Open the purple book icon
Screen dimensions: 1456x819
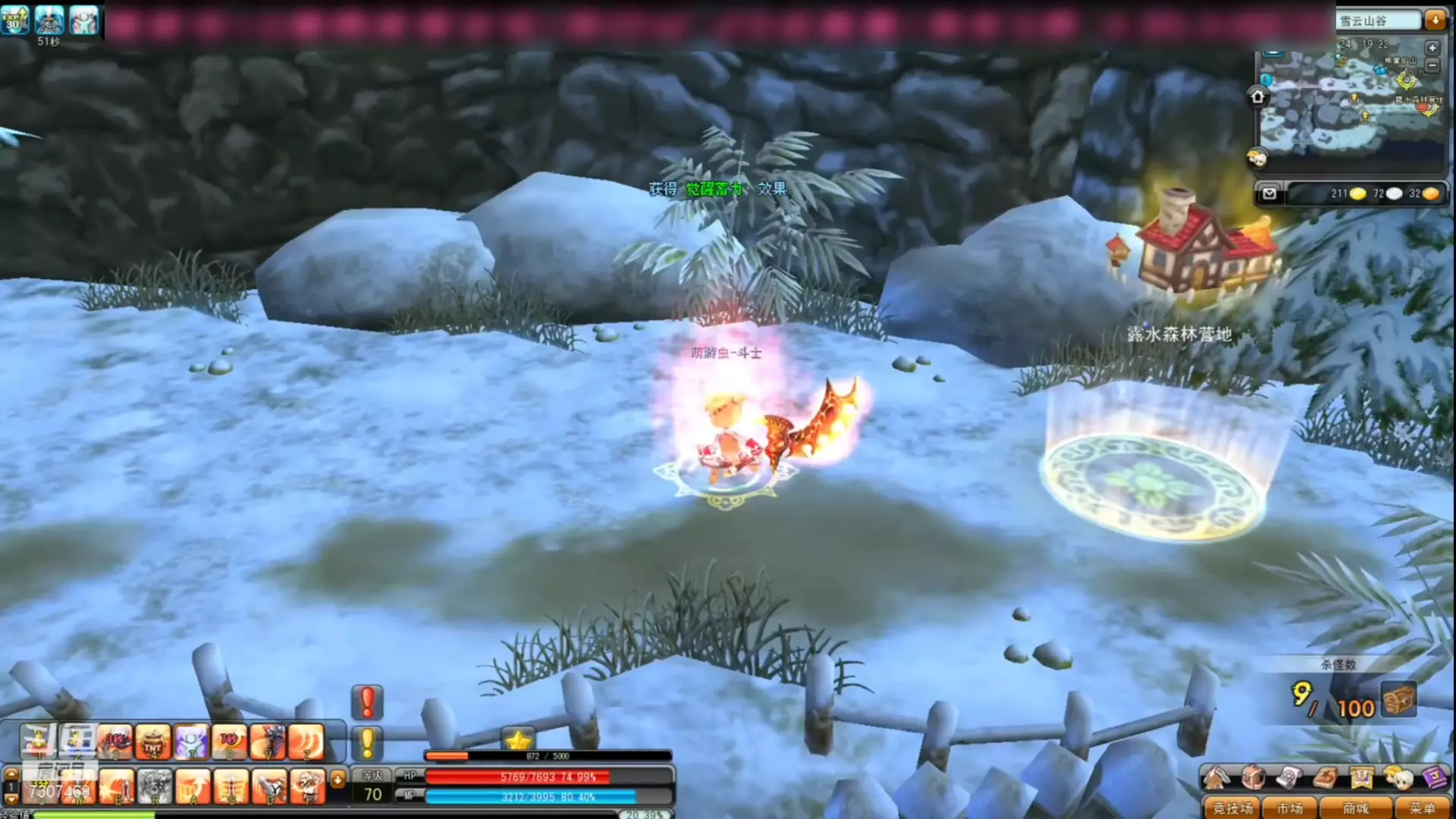[1434, 778]
